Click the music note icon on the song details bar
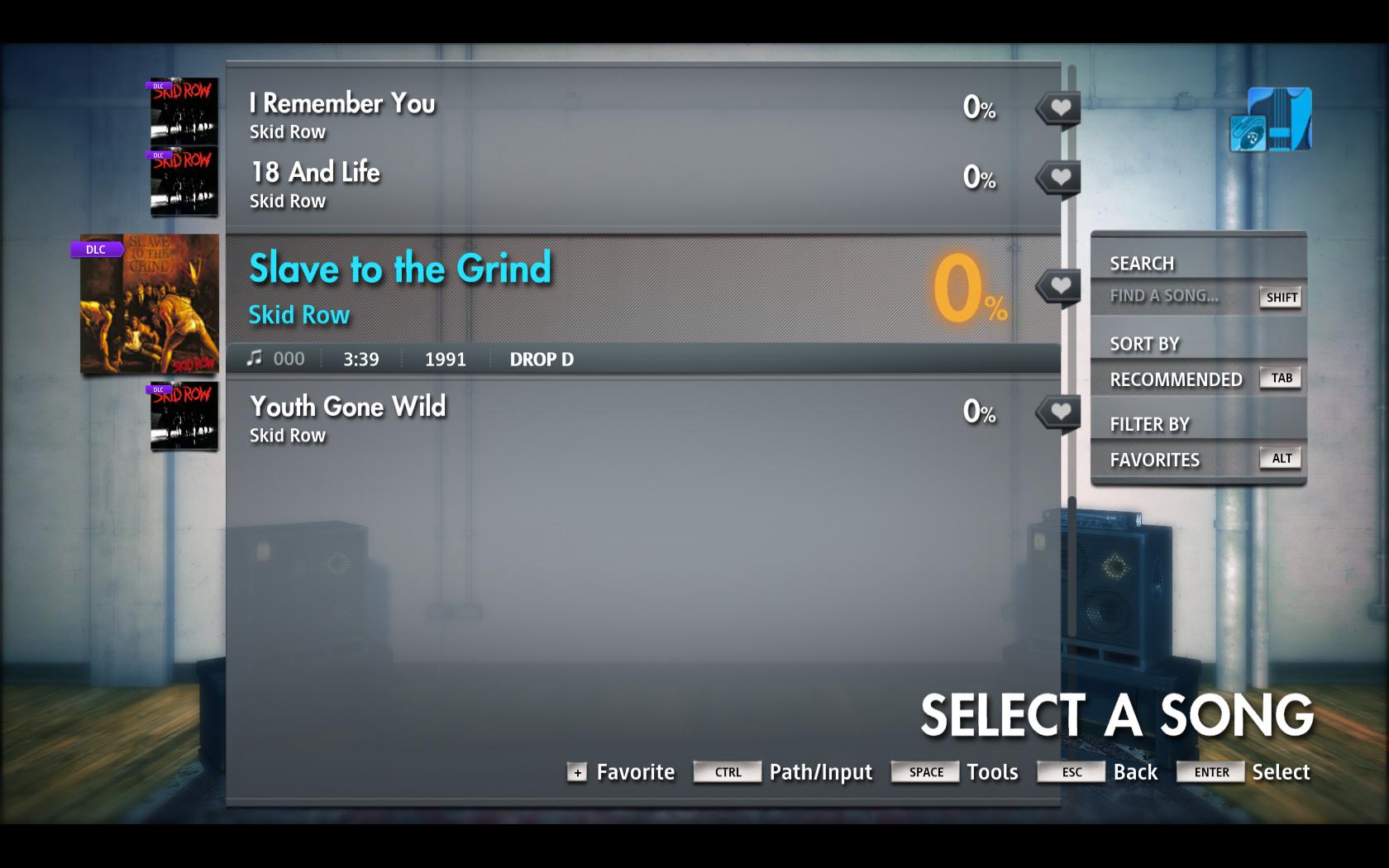1389x868 pixels. (x=255, y=357)
